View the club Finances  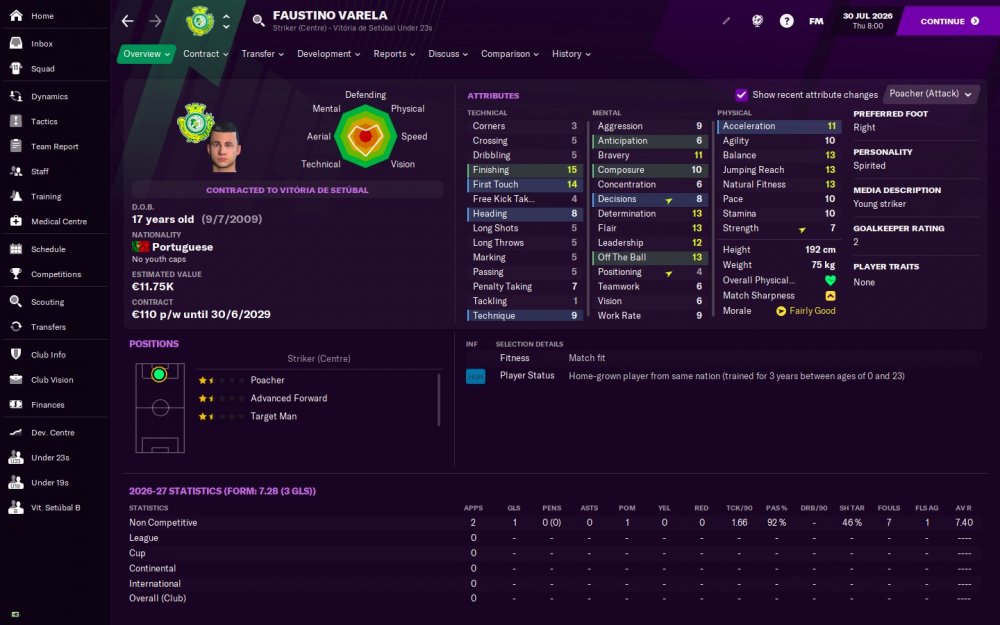[x=47, y=405]
